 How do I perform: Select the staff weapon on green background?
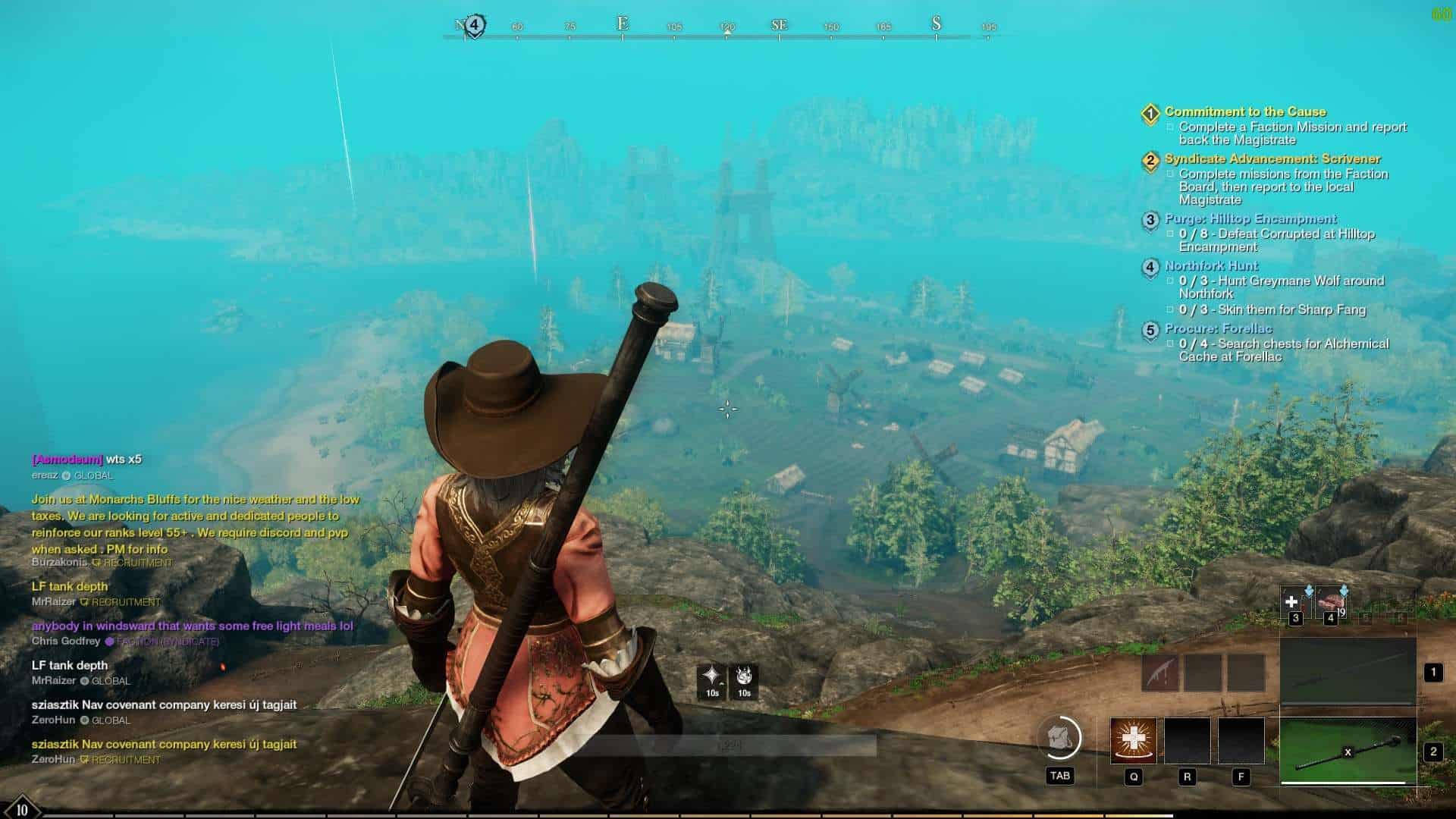pyautogui.click(x=1348, y=751)
